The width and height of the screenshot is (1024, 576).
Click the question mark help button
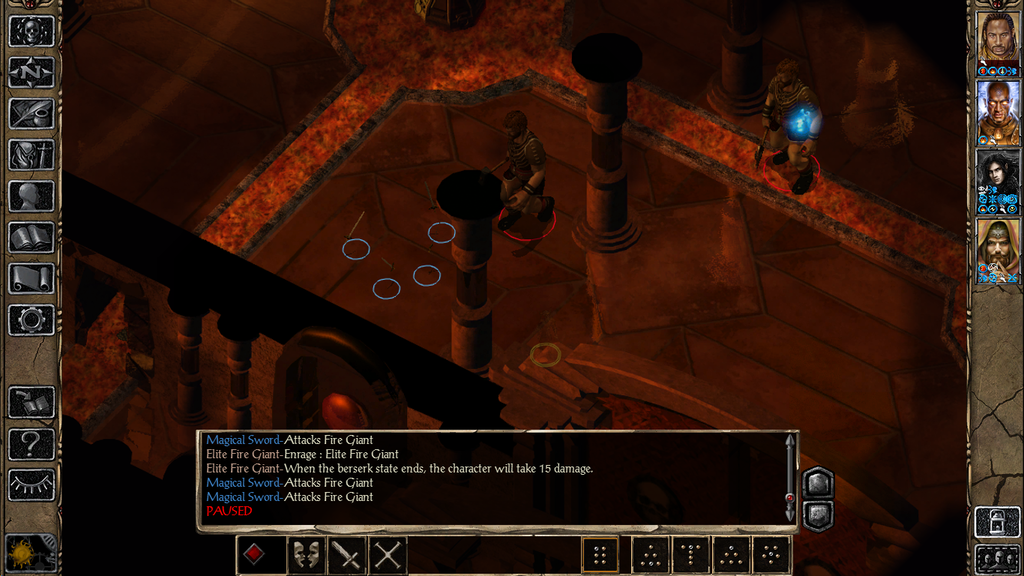[31, 443]
